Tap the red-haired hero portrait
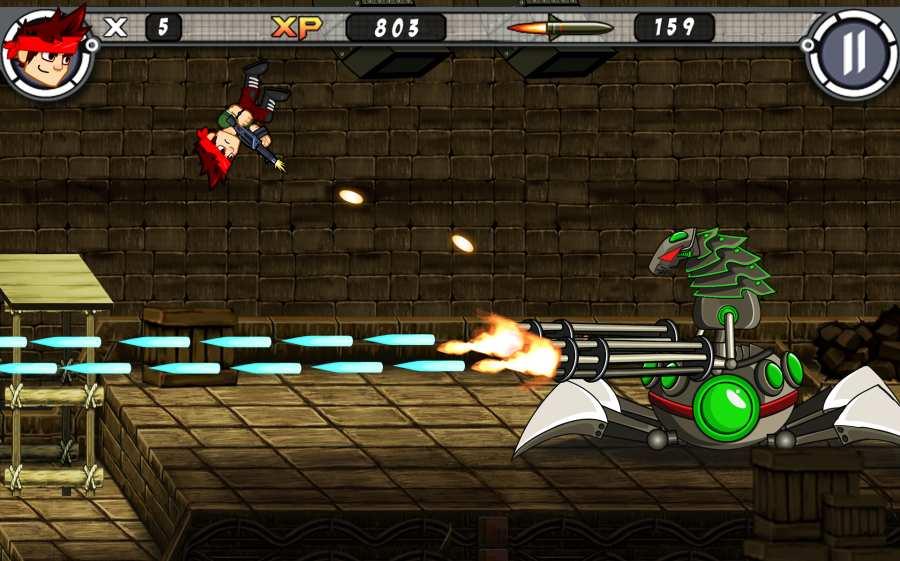This screenshot has width=900, height=561. point(46,49)
